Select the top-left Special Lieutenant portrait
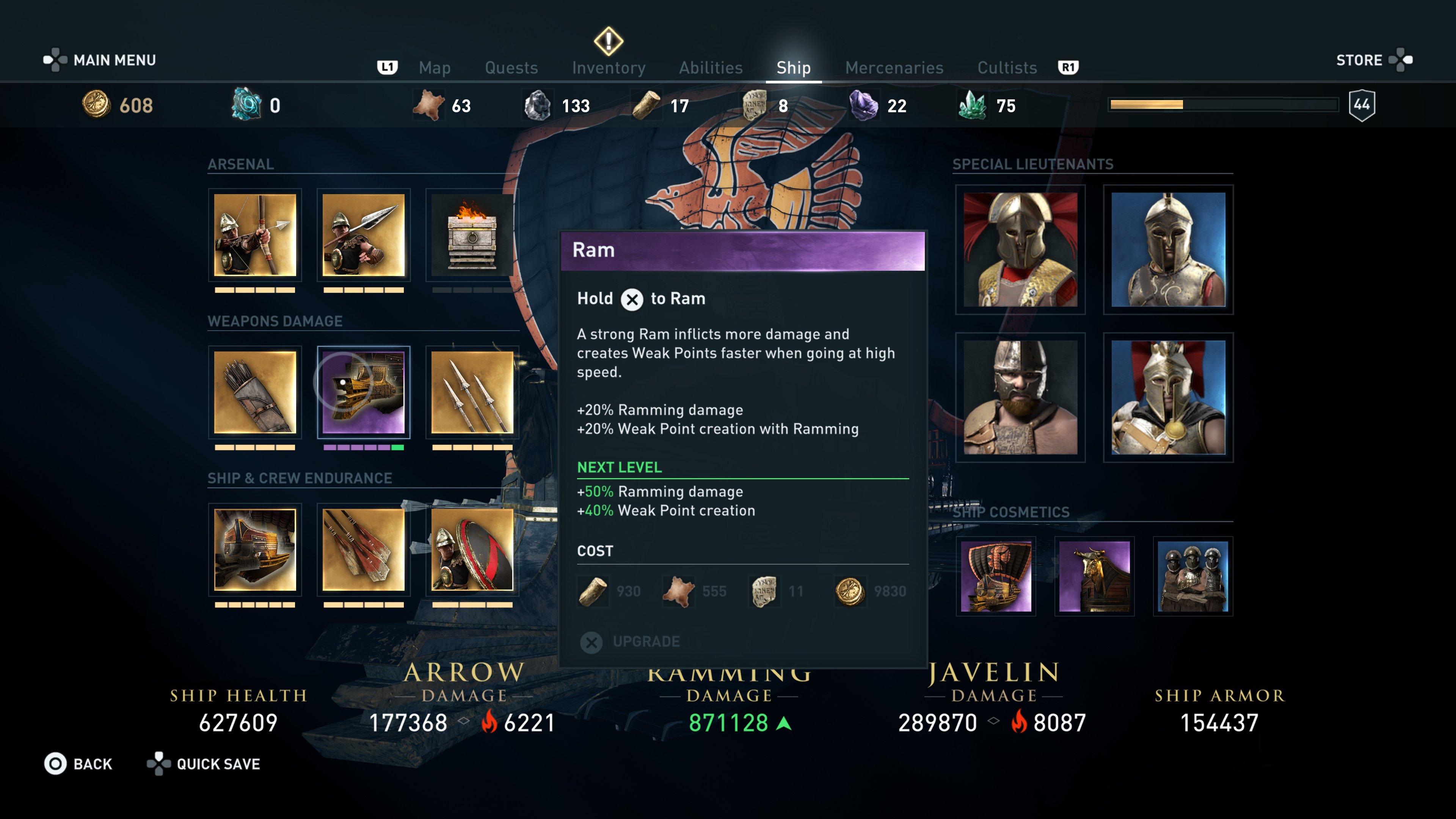Image resolution: width=1456 pixels, height=819 pixels. 1021,249
